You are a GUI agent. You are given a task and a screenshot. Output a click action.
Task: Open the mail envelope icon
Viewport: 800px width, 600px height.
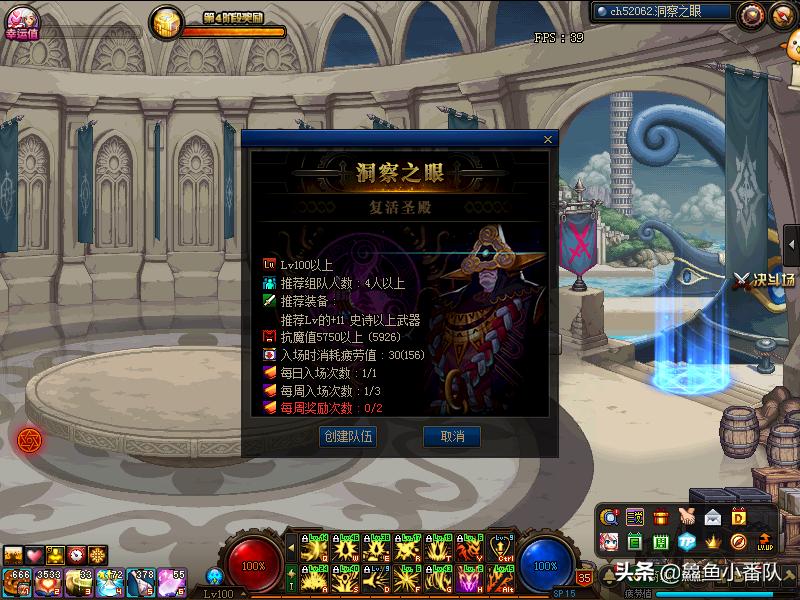click(x=713, y=517)
